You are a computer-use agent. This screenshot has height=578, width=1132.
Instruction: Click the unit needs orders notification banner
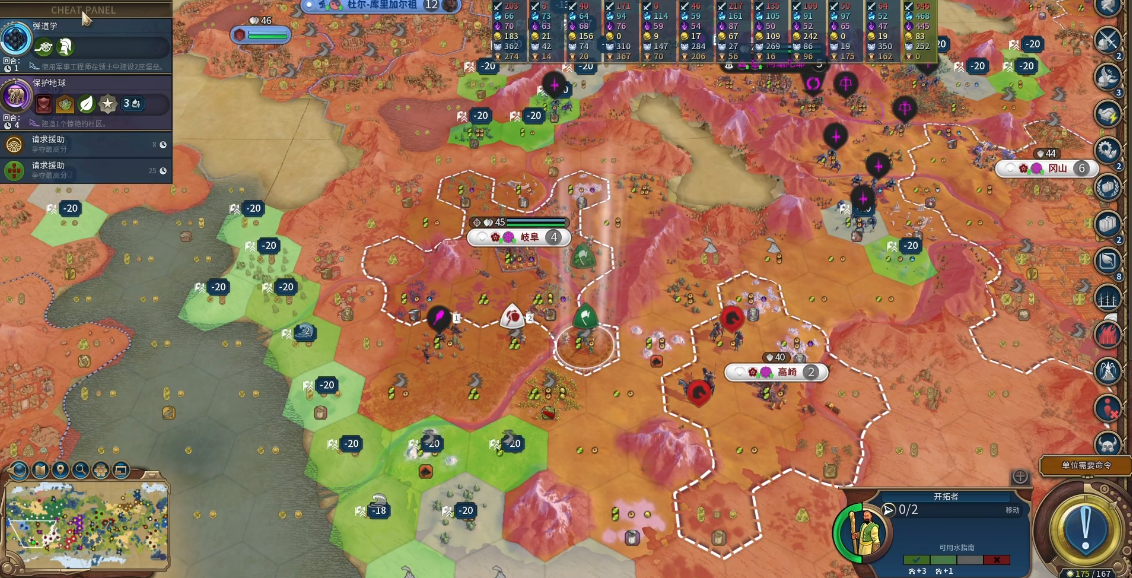tap(1085, 465)
